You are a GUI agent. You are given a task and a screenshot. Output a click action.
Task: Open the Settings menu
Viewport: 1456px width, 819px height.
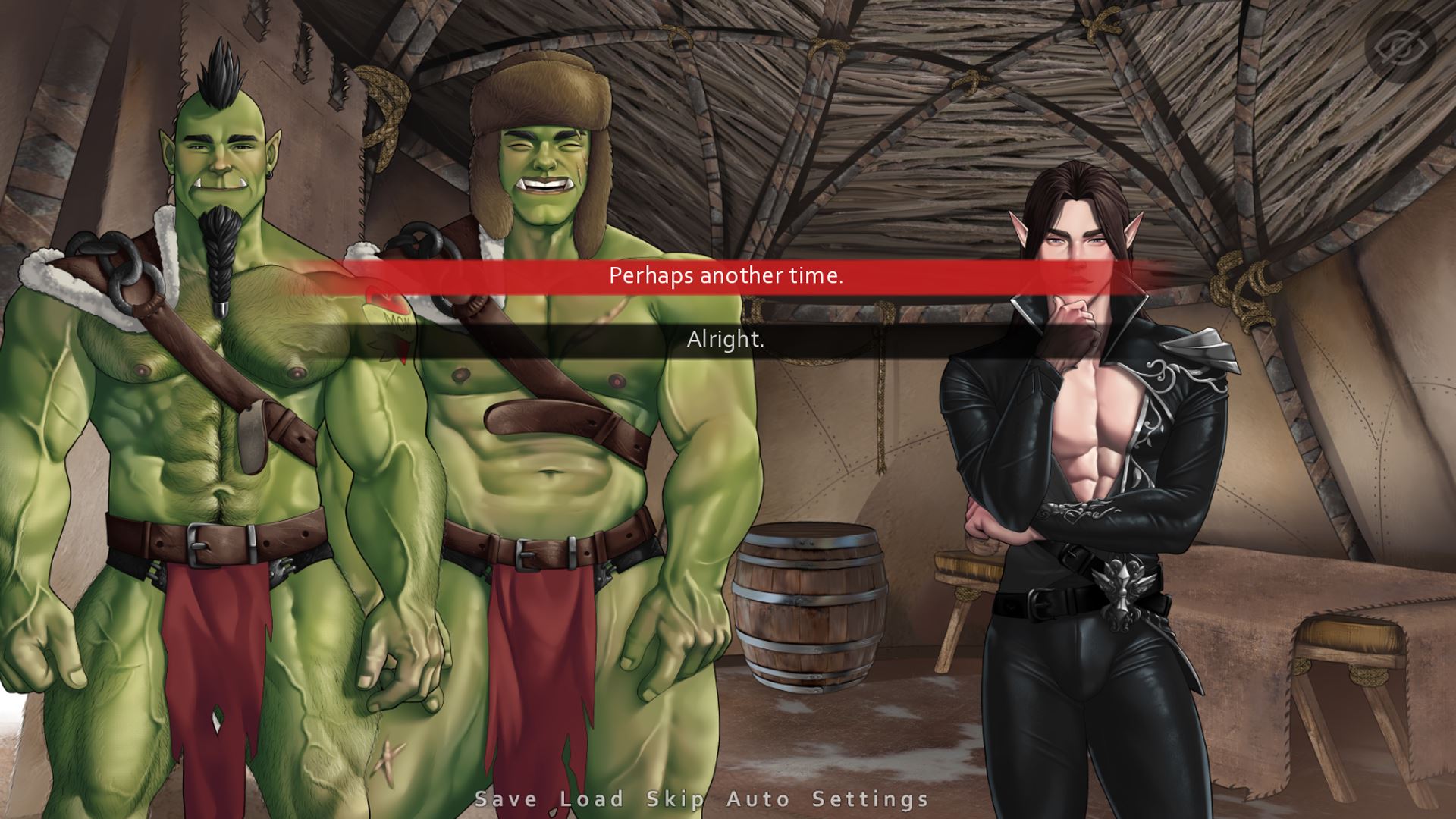pyautogui.click(x=871, y=799)
